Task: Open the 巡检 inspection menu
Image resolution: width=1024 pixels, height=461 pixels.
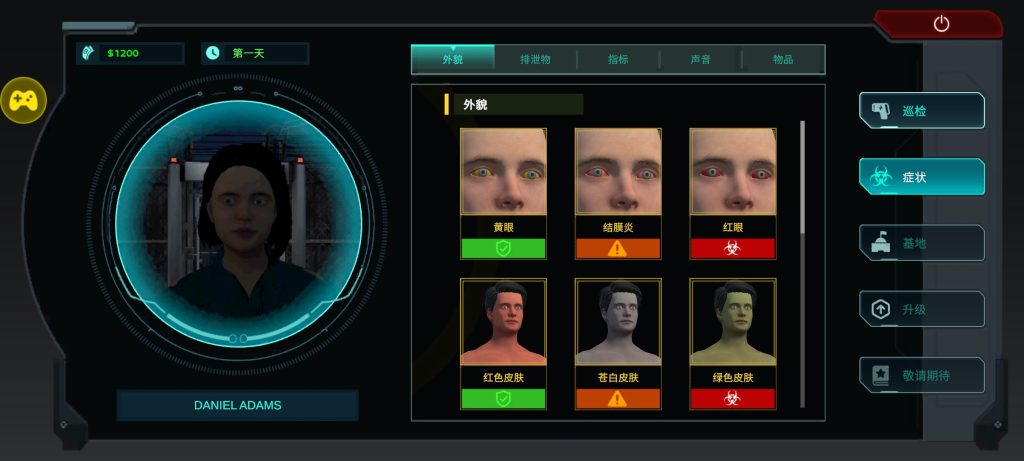Action: (x=922, y=111)
